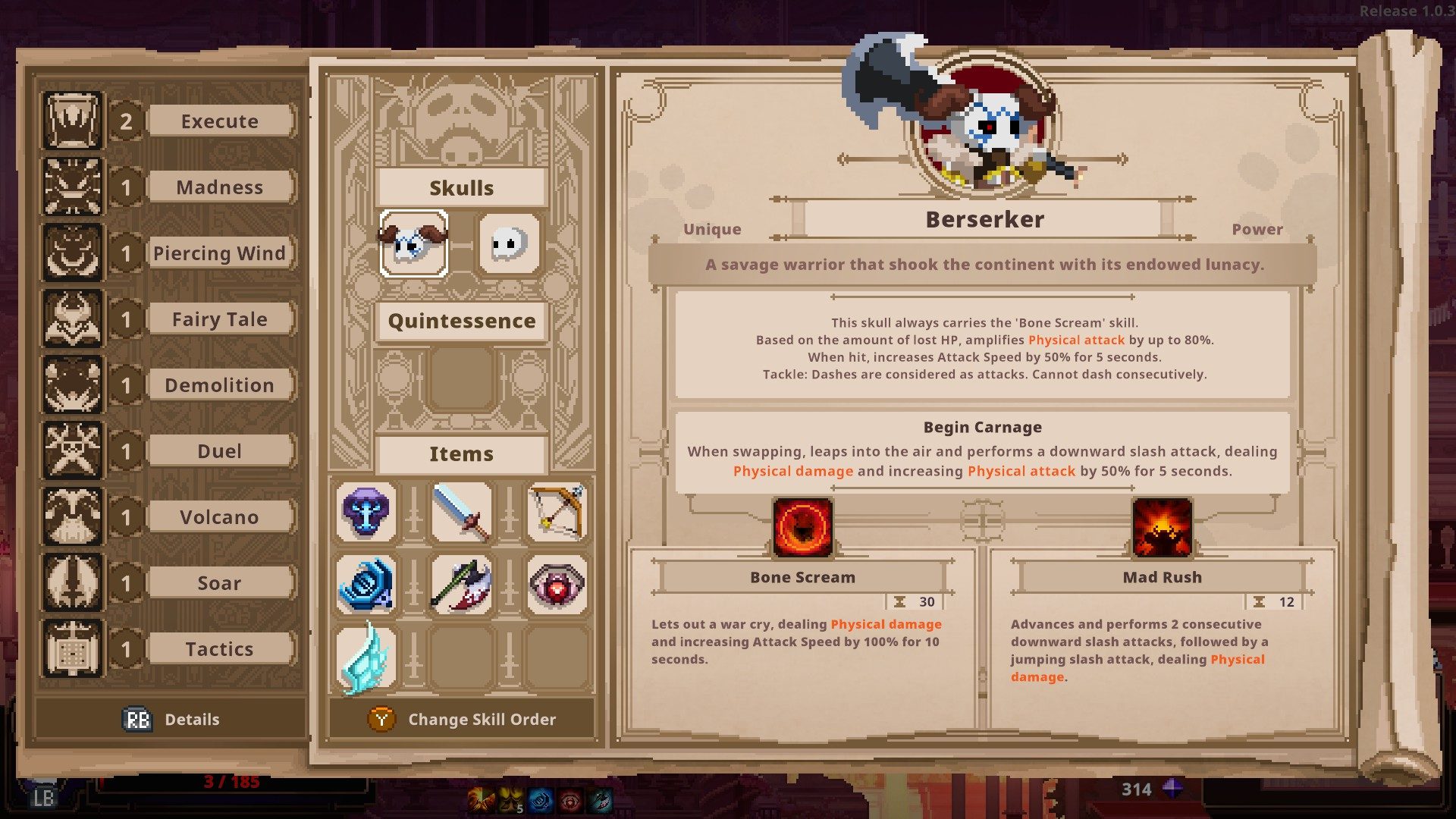1456x819 pixels.
Task: Inspect the Bone Scream skill icon
Action: (802, 526)
